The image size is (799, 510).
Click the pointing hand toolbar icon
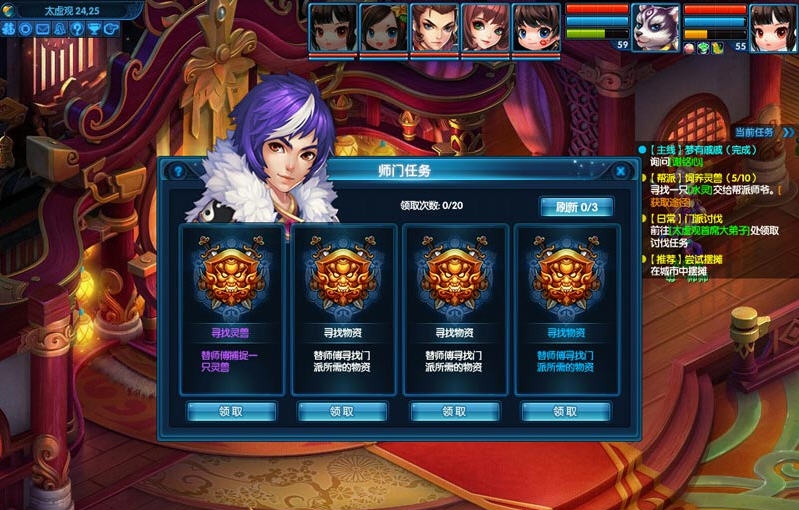110,29
